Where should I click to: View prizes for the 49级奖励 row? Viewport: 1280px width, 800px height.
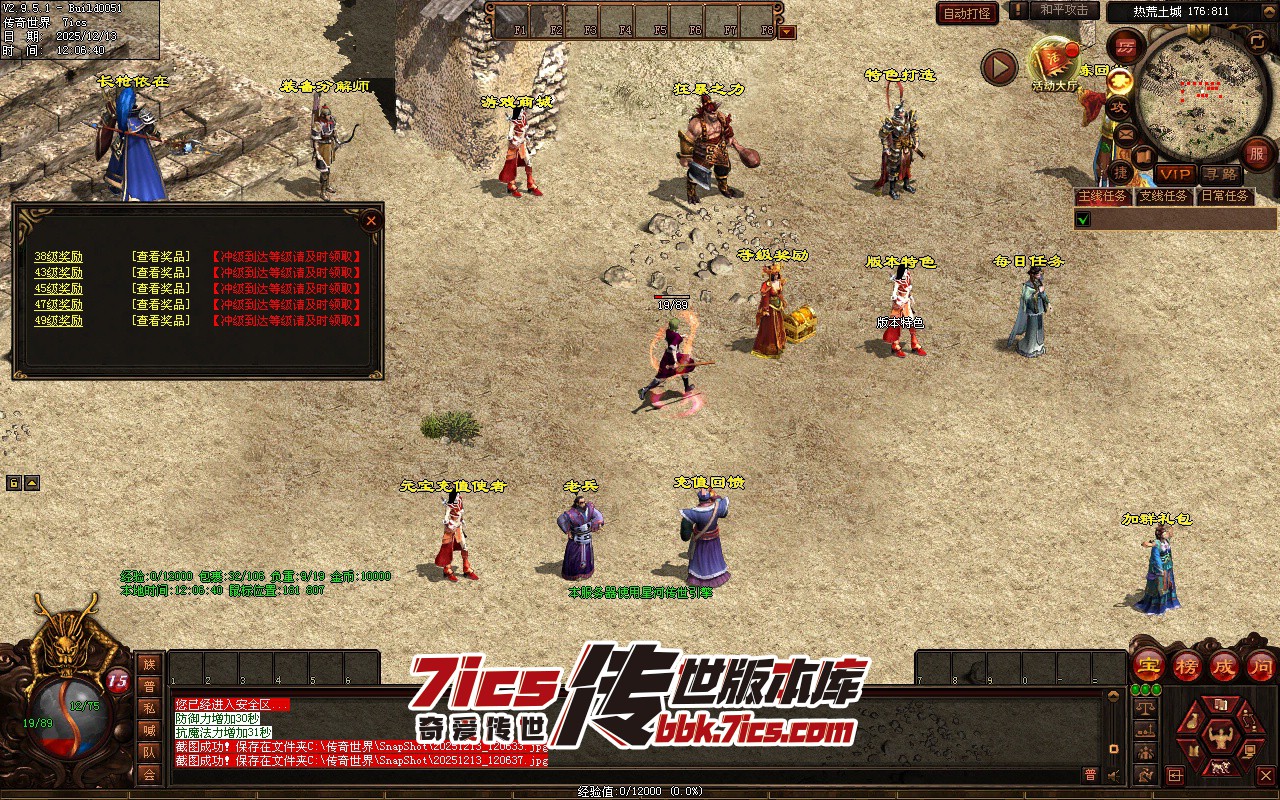161,321
